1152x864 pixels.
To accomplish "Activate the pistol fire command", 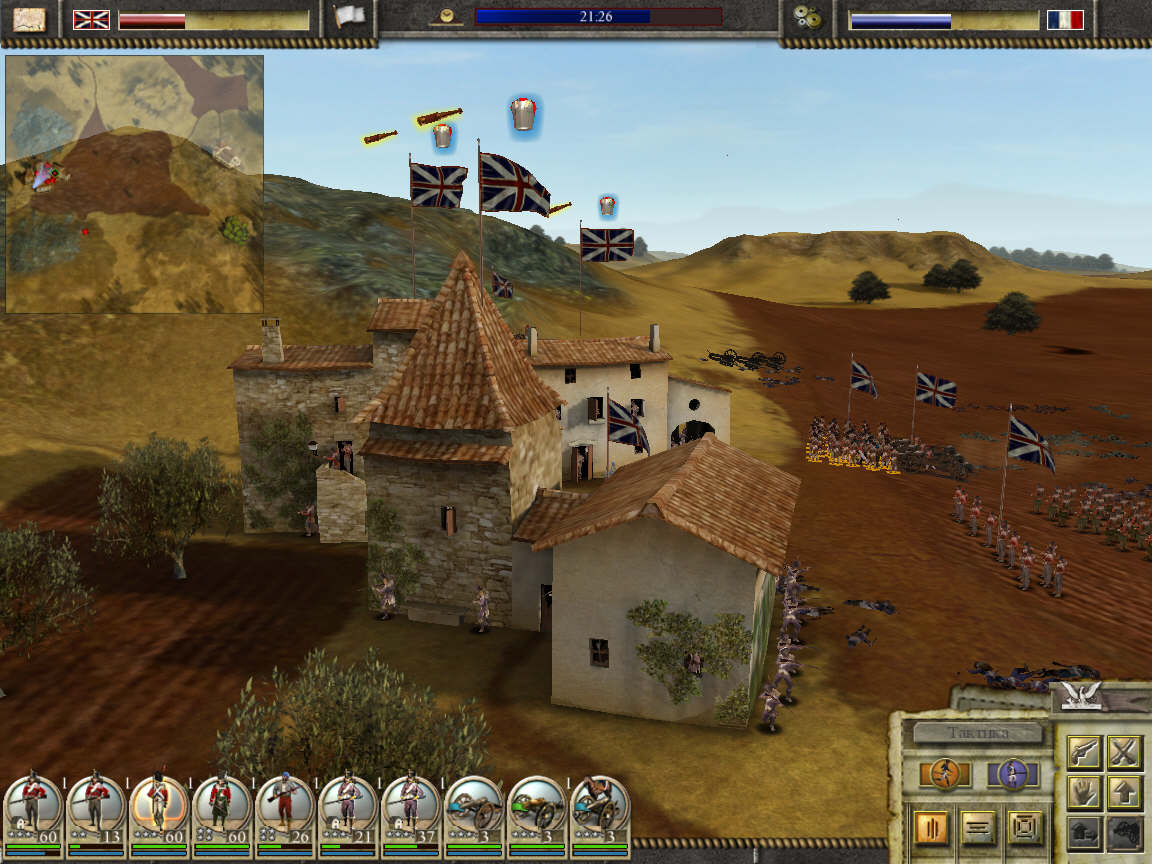I will (1084, 751).
